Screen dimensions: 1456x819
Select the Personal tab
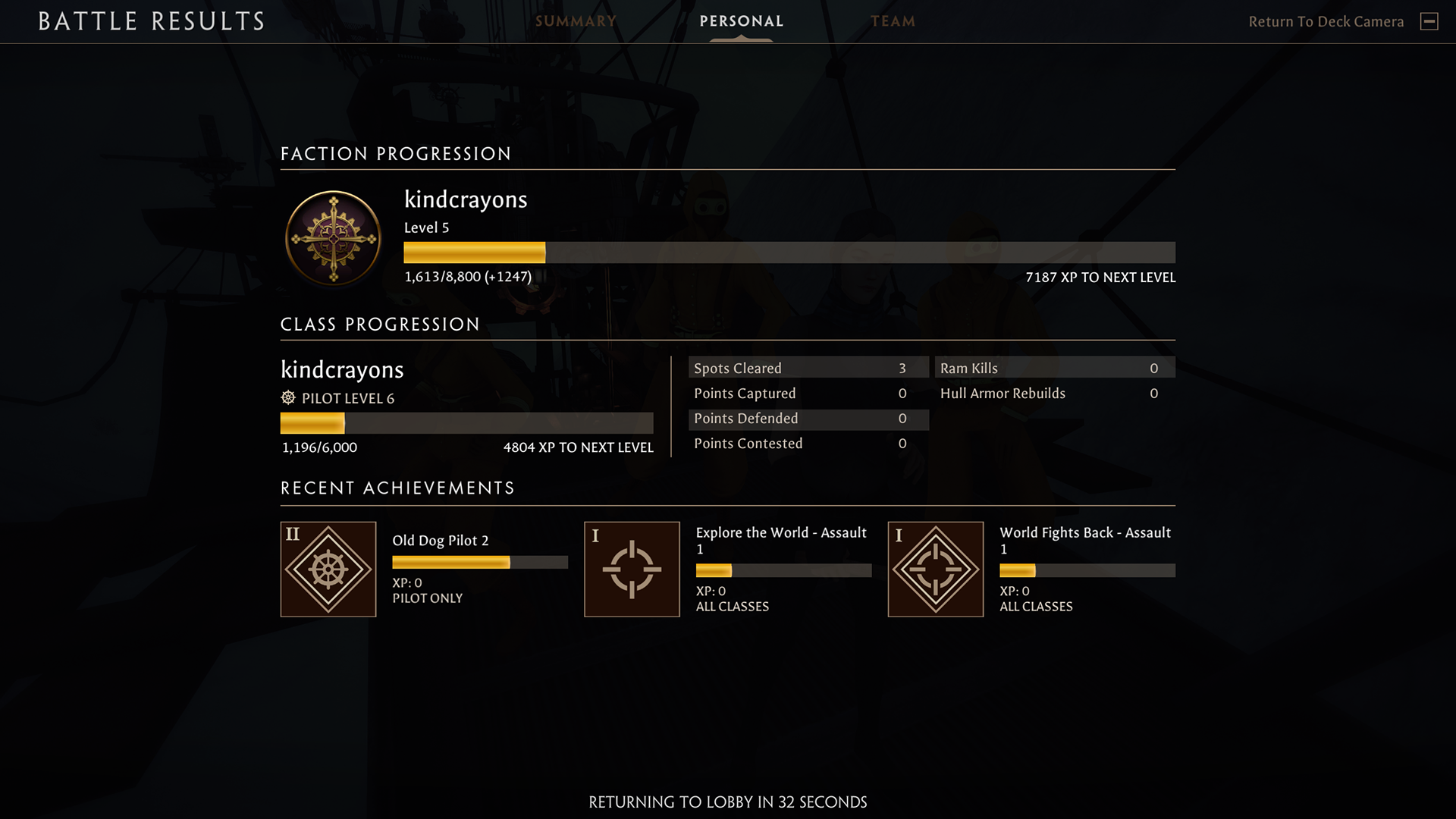[741, 21]
